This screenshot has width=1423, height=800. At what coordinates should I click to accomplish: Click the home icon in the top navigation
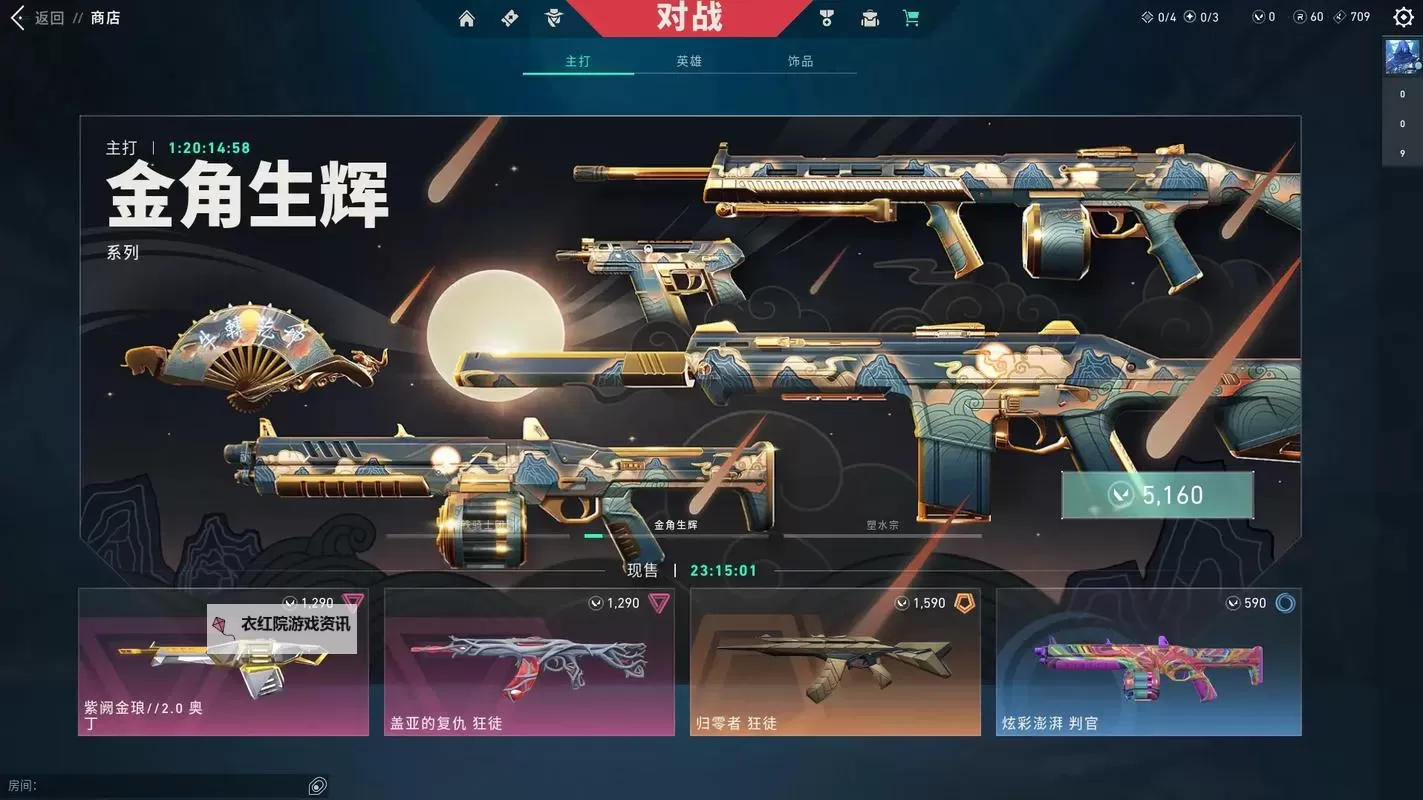coord(466,17)
